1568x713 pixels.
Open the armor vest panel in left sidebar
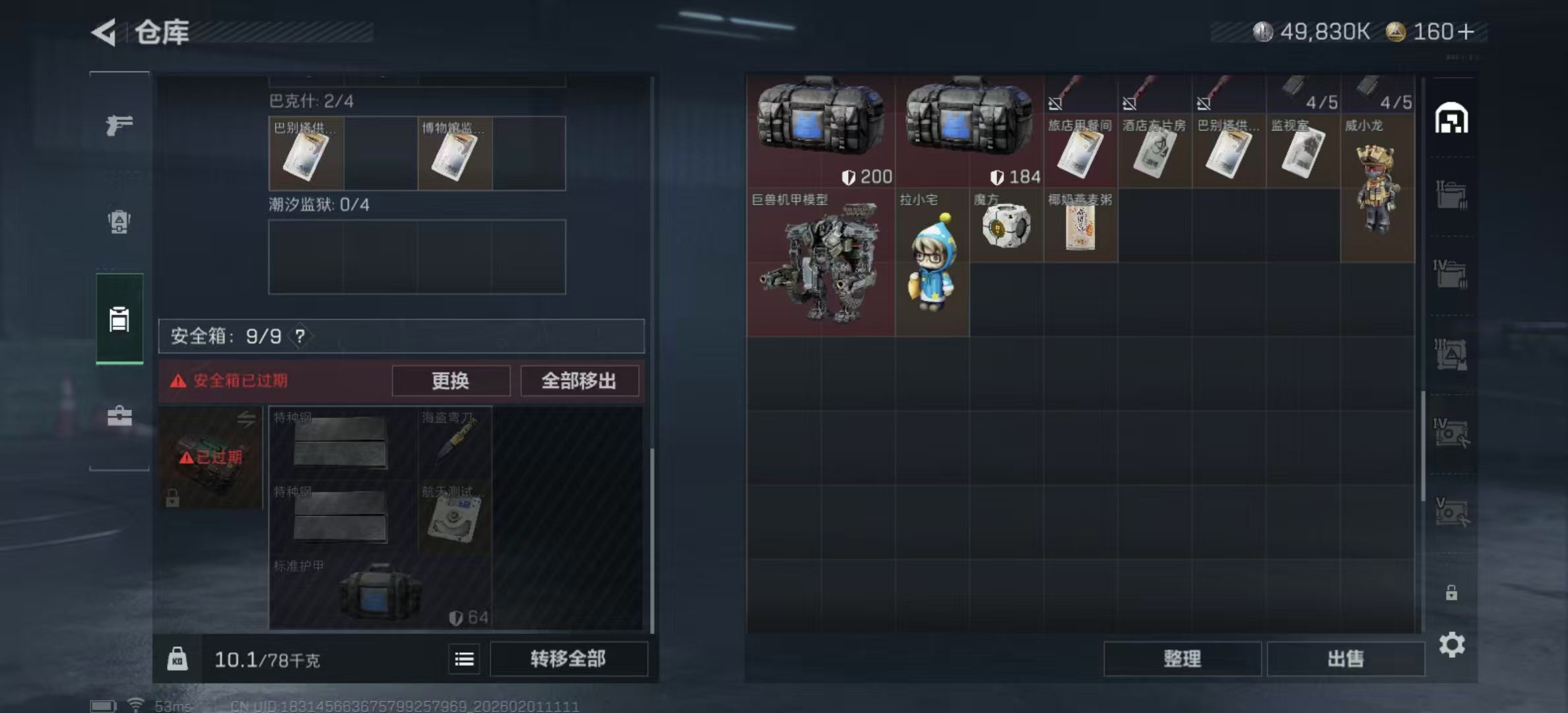[119, 223]
